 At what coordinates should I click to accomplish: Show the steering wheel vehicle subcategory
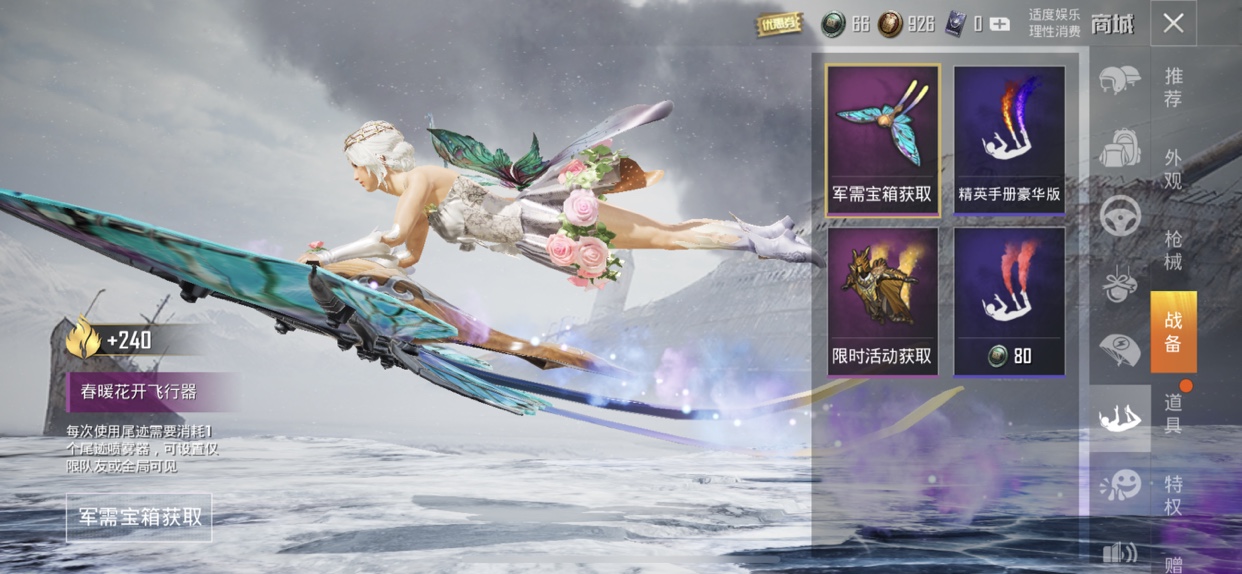pos(1119,216)
